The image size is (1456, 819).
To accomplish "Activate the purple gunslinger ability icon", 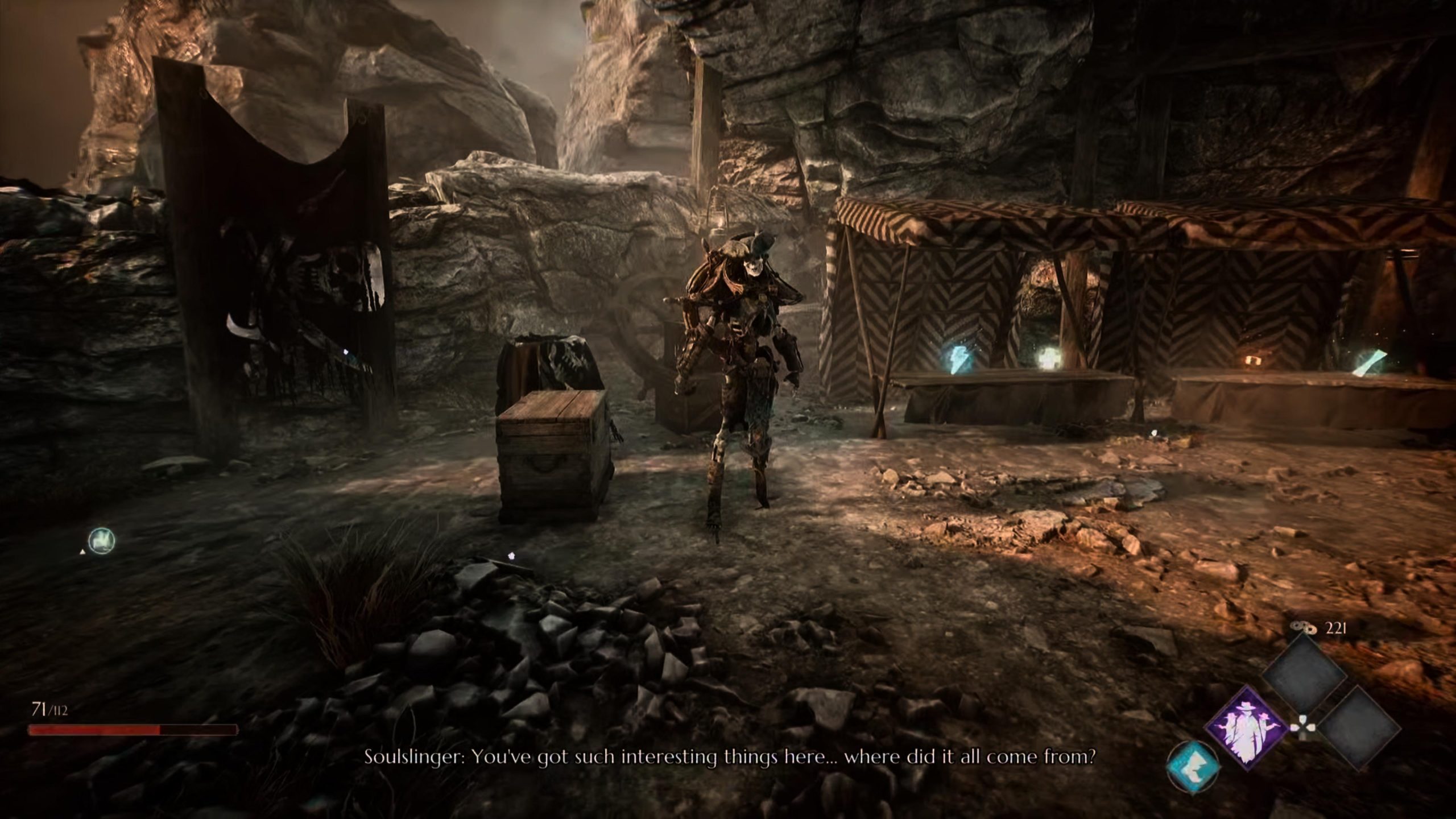I will [x=1246, y=727].
